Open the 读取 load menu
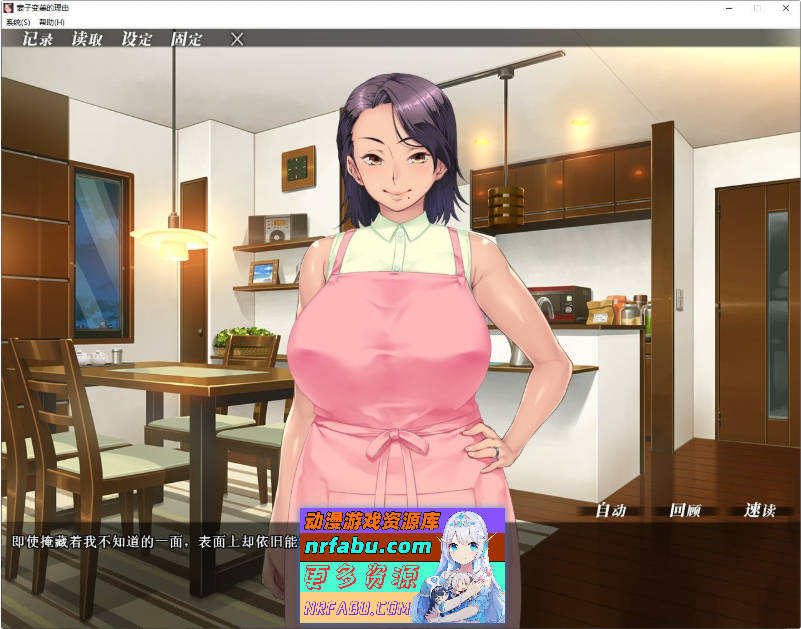Image resolution: width=801 pixels, height=629 pixels. (87, 39)
